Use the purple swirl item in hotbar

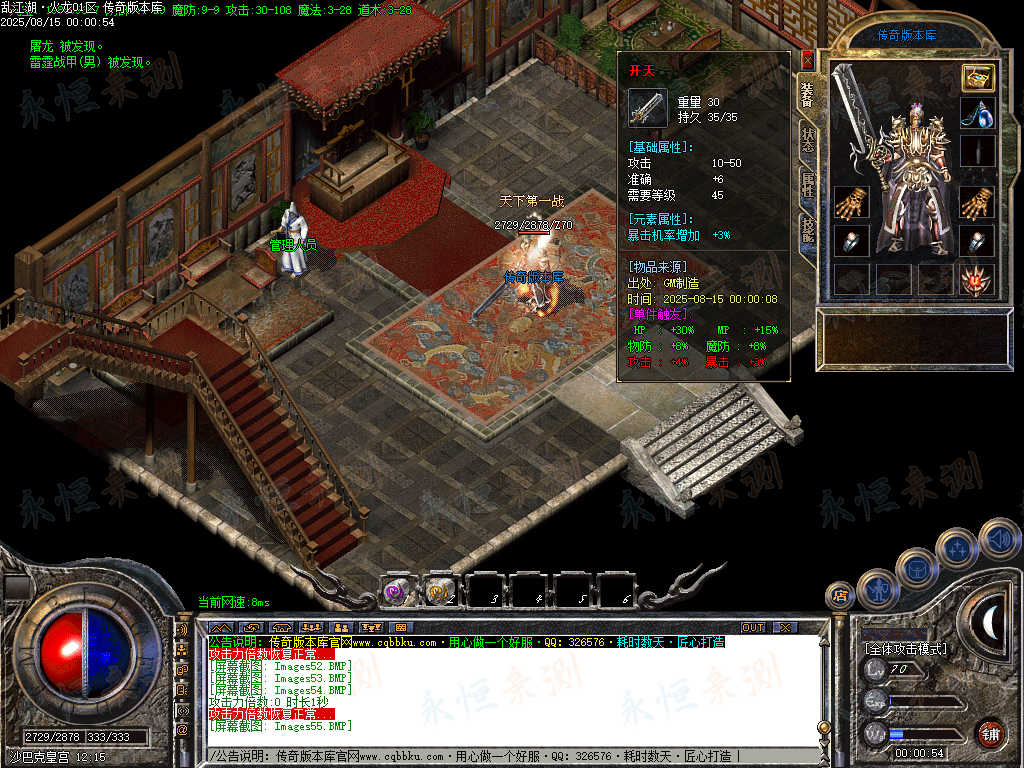tap(394, 592)
